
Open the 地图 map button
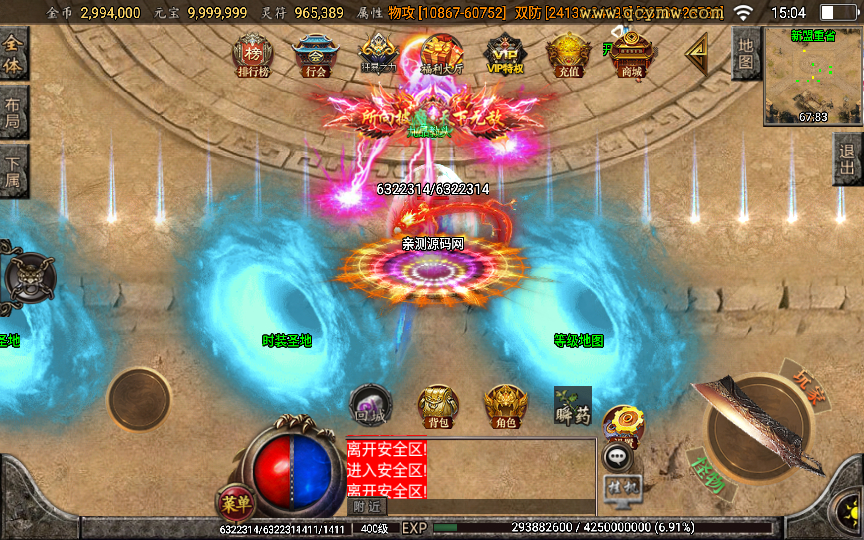(745, 53)
